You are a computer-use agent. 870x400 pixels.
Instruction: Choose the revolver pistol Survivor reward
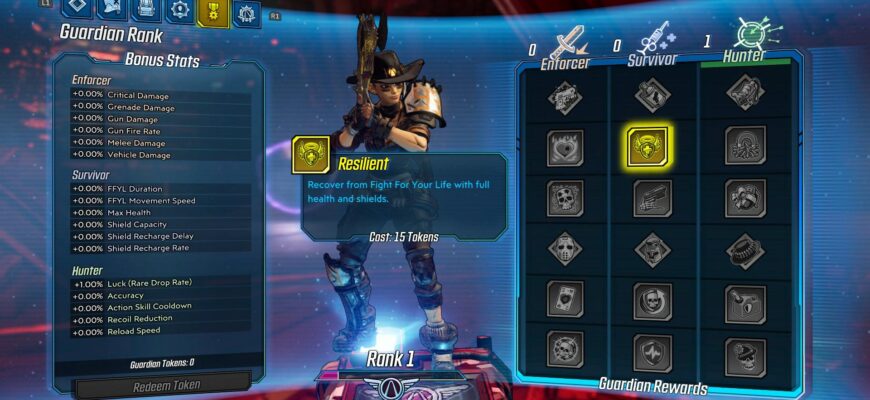(652, 197)
